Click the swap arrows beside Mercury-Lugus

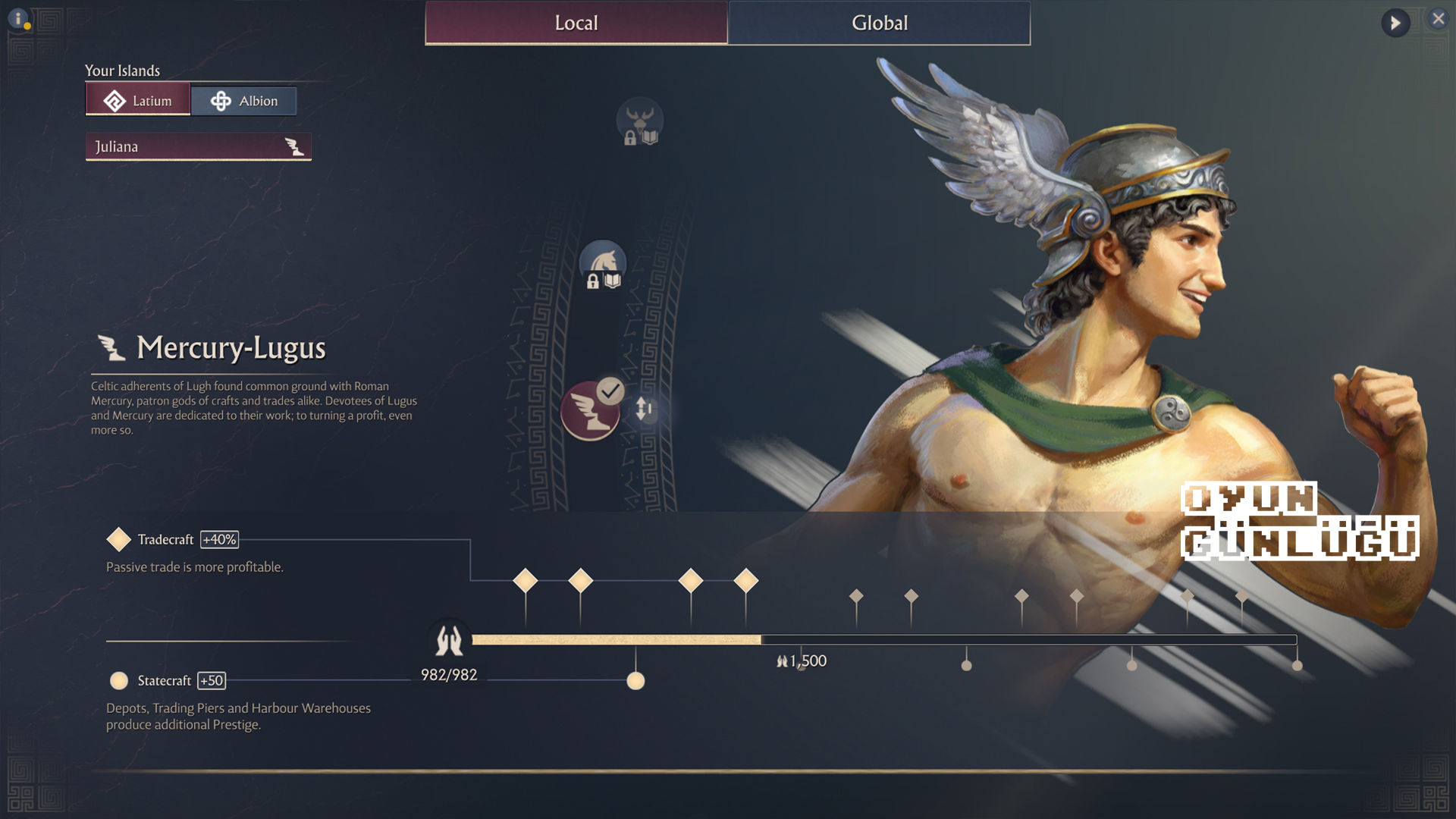(644, 409)
